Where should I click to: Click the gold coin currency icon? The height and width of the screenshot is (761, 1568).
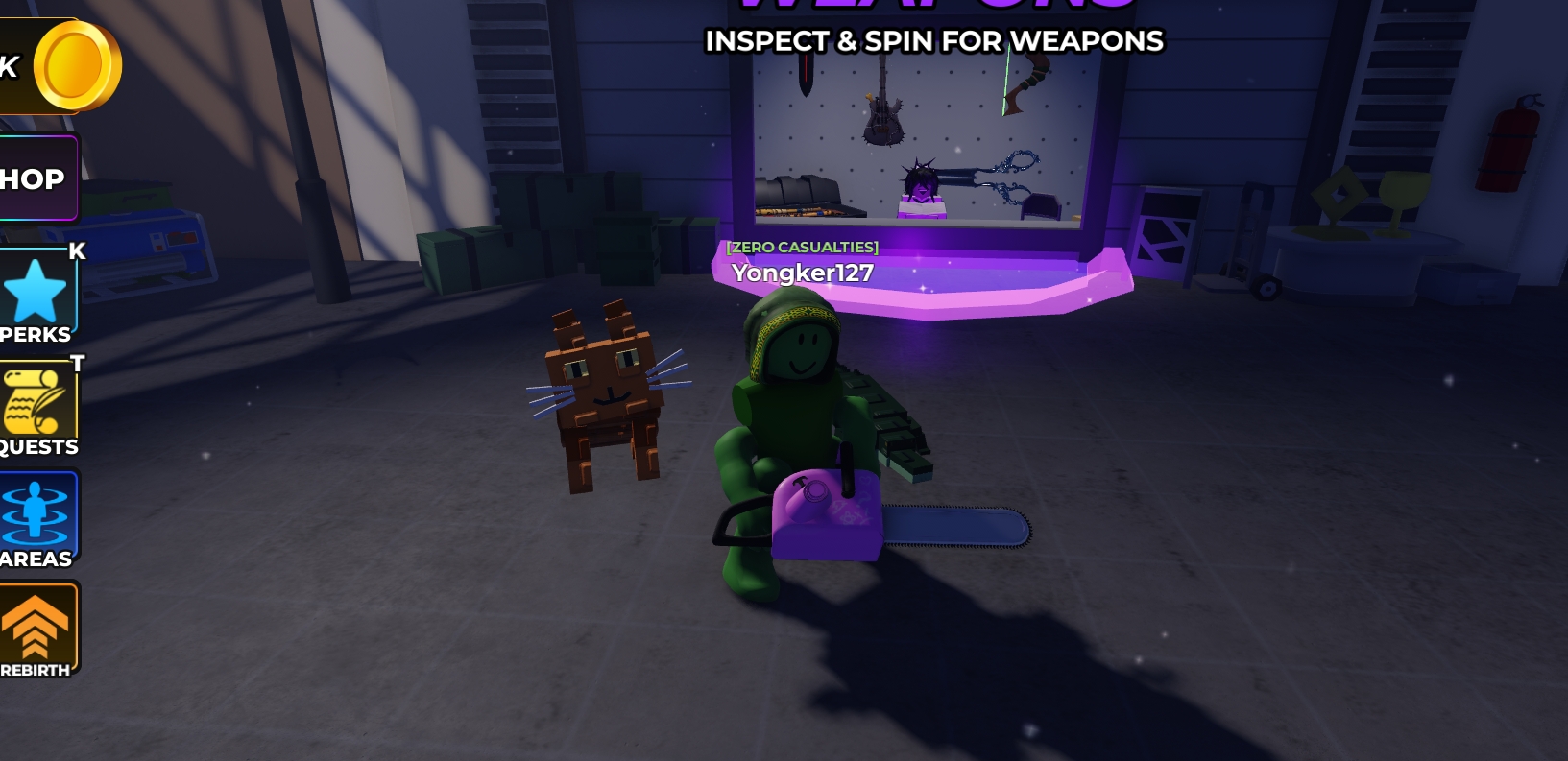77,65
